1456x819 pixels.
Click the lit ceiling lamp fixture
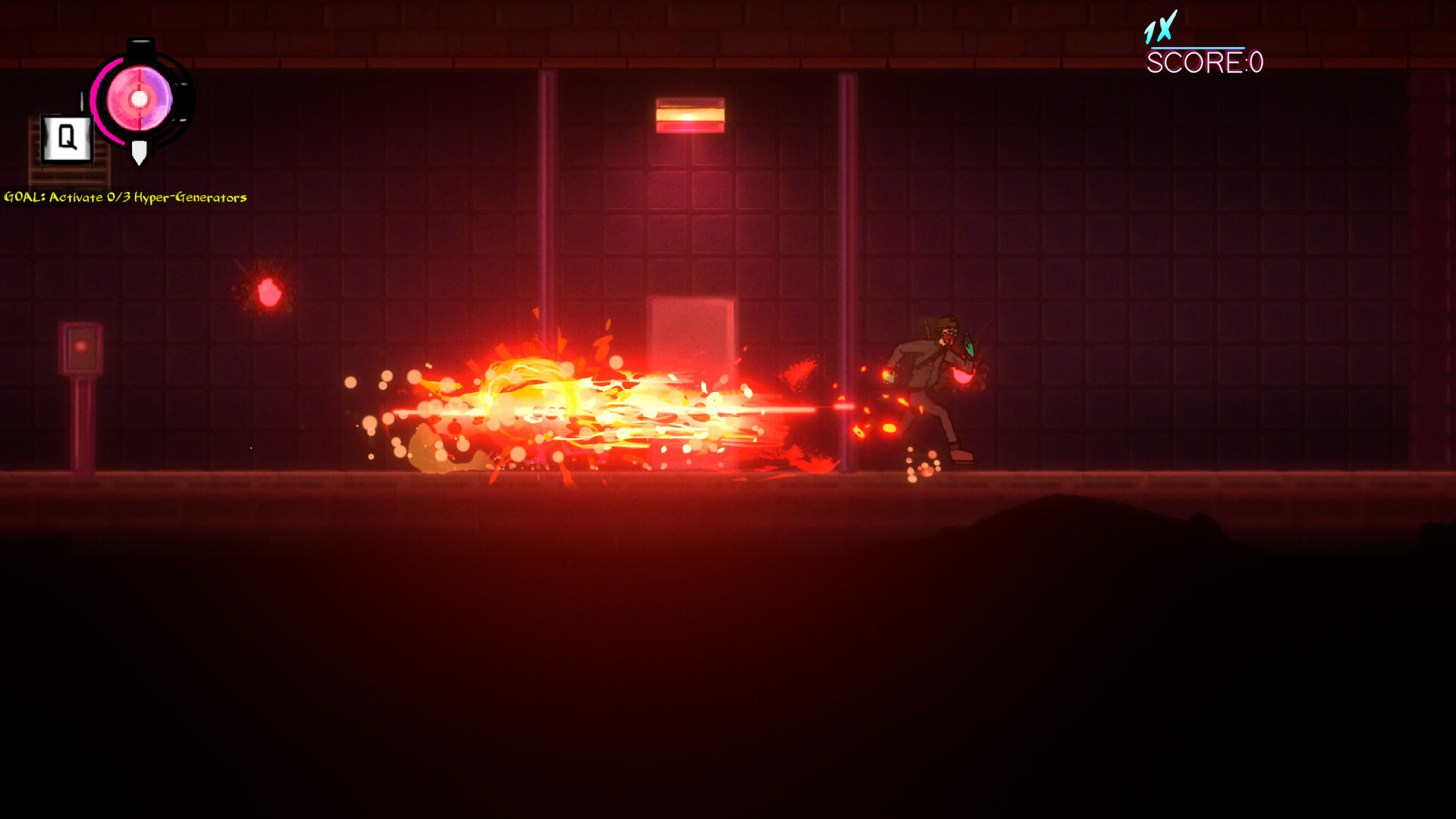pos(690,114)
